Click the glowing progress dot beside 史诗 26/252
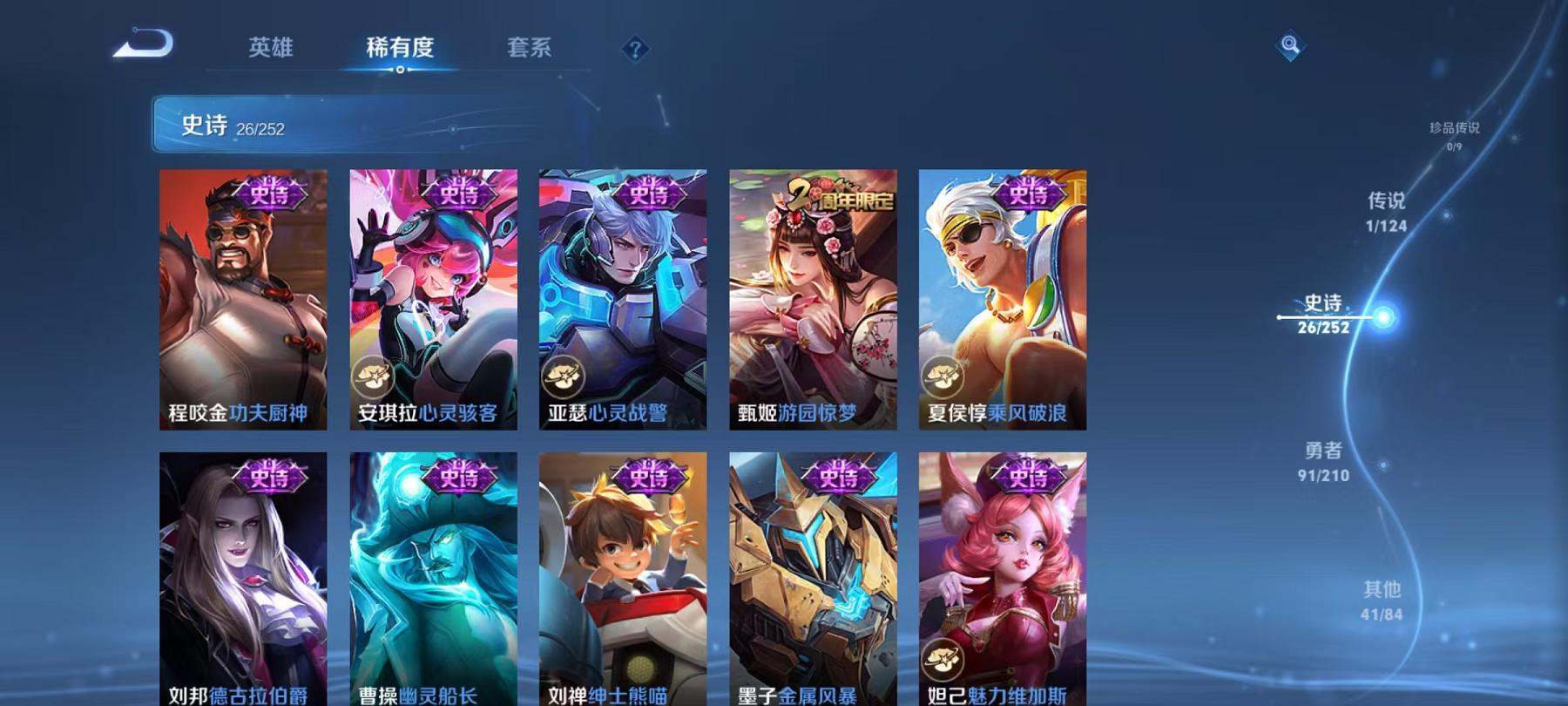The height and width of the screenshot is (706, 1568). click(1383, 319)
